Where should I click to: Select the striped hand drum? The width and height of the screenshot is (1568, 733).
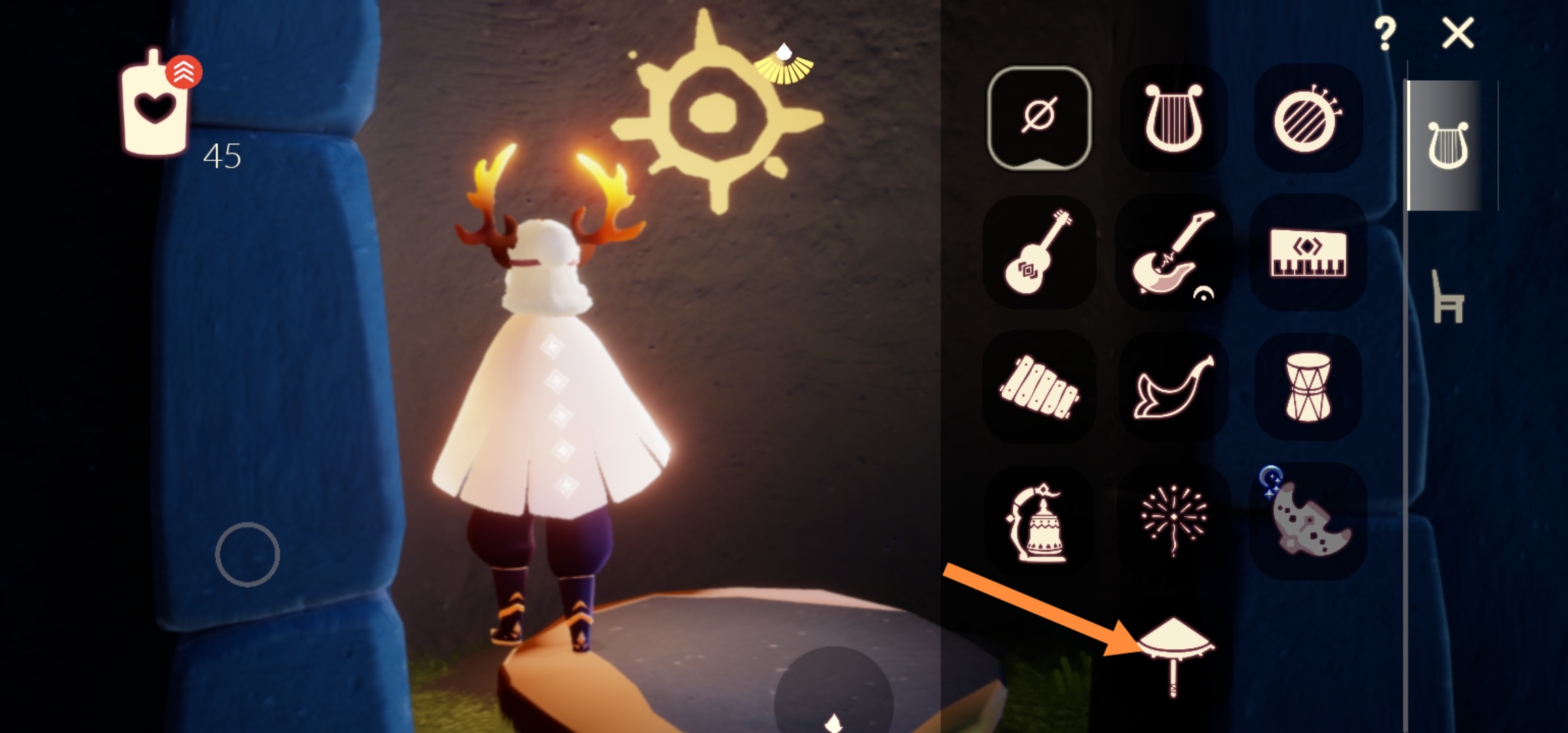[1307, 118]
